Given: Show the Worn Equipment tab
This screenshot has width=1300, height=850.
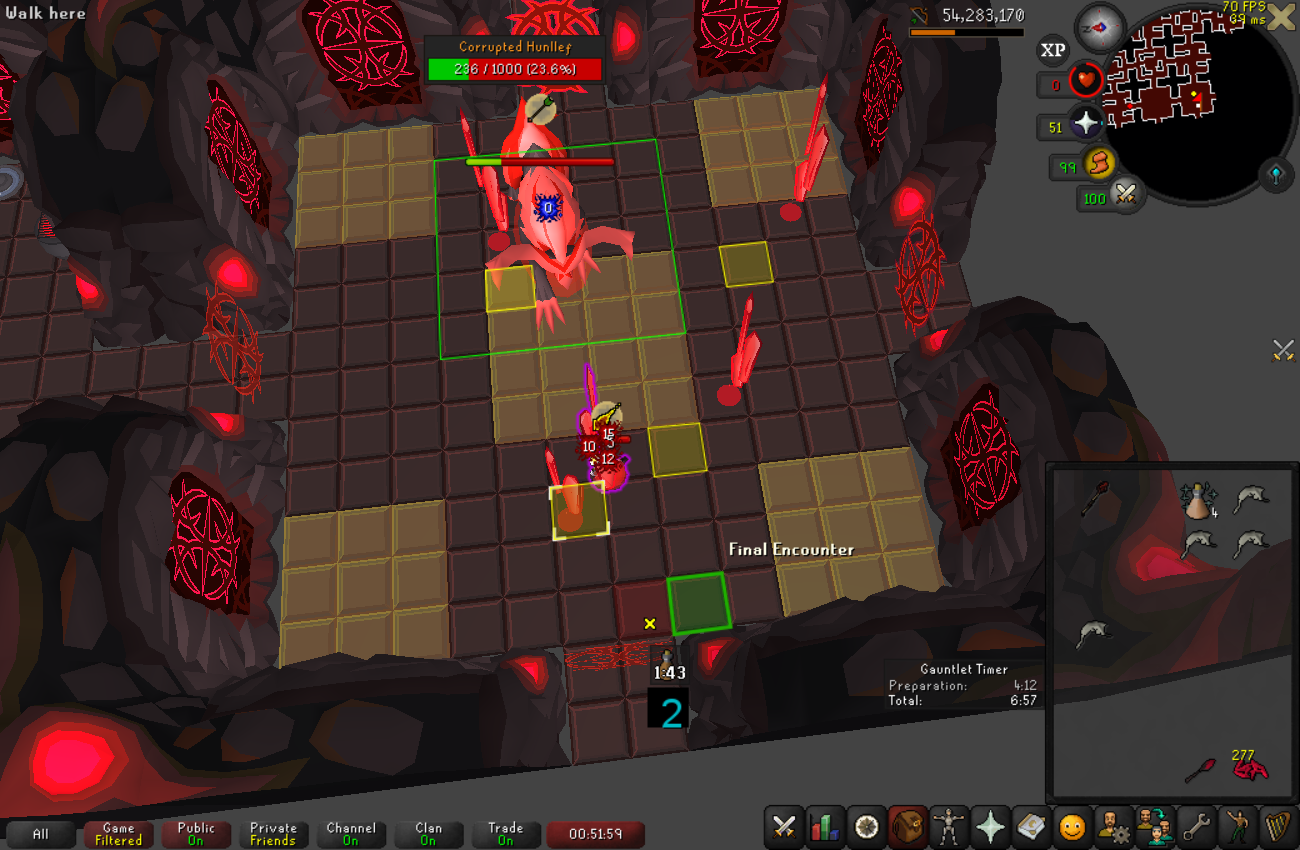Looking at the screenshot, I should (948, 827).
